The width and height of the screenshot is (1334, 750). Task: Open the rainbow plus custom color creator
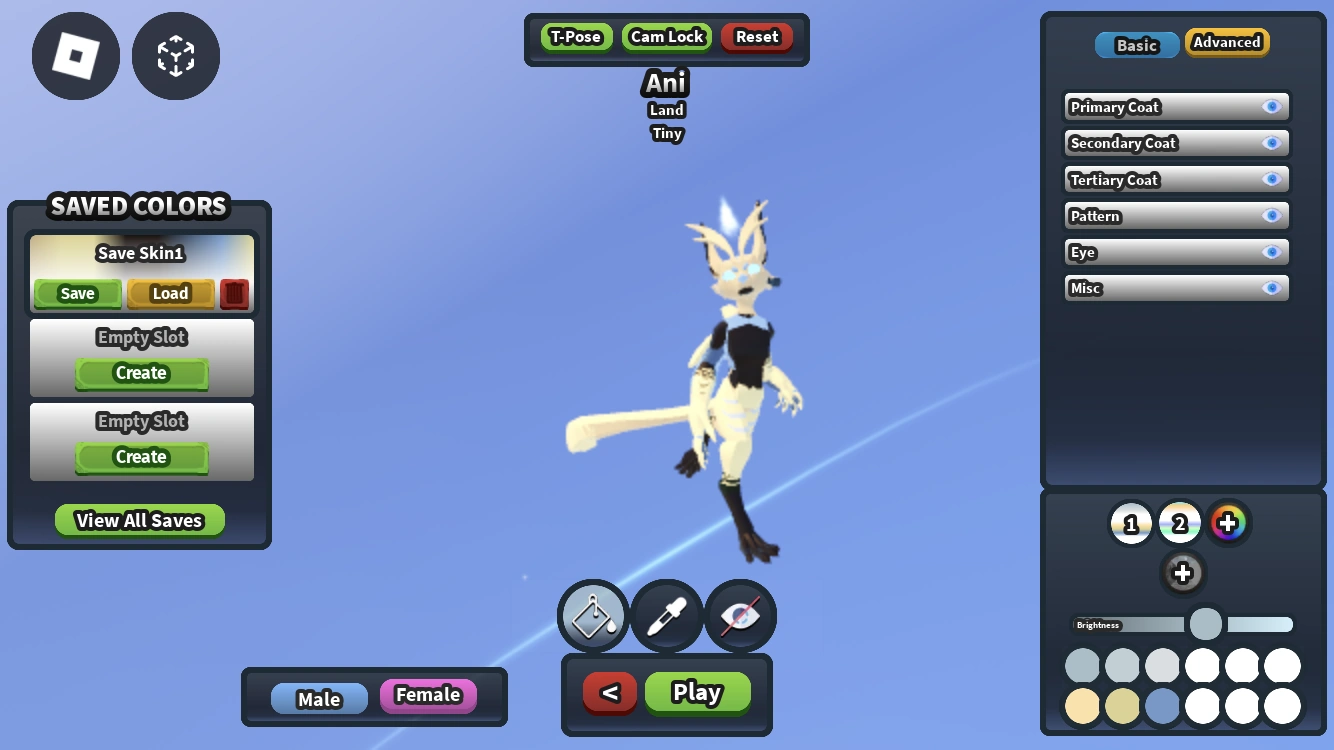click(1229, 522)
